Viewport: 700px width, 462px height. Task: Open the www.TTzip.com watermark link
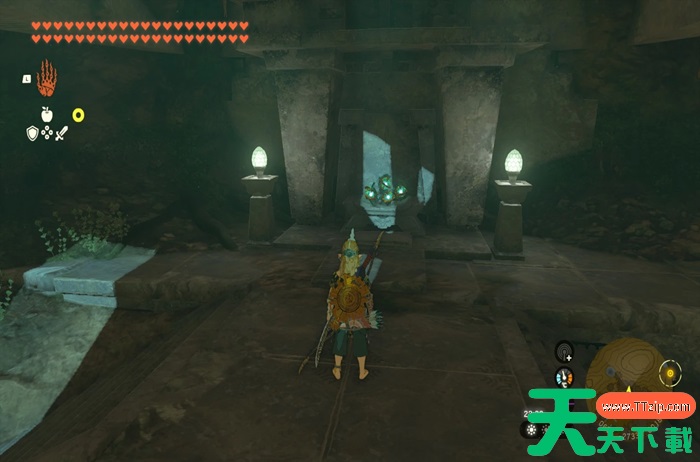pos(645,407)
